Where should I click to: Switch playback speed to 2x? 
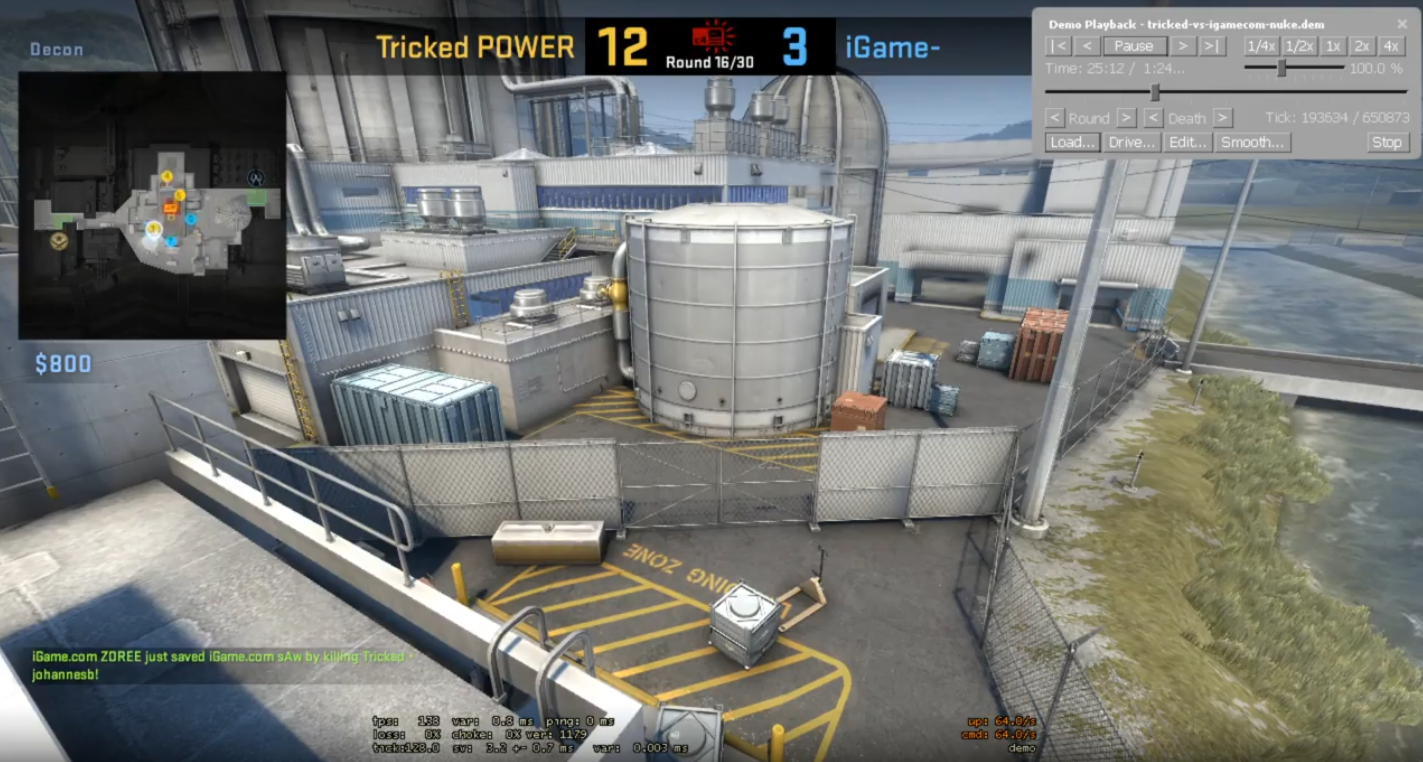coord(1362,46)
